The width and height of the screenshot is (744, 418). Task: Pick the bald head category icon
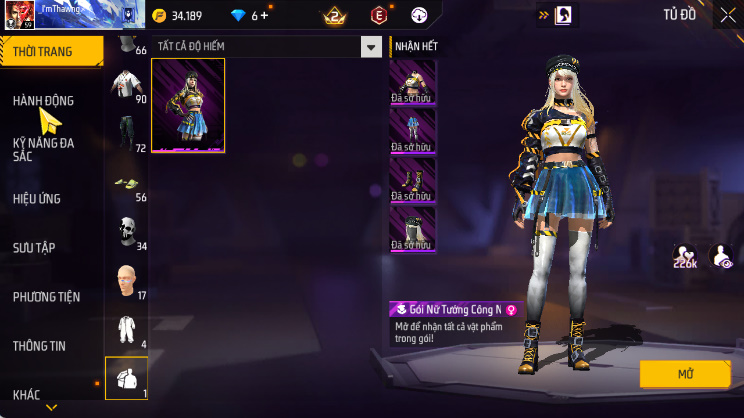pos(125,279)
